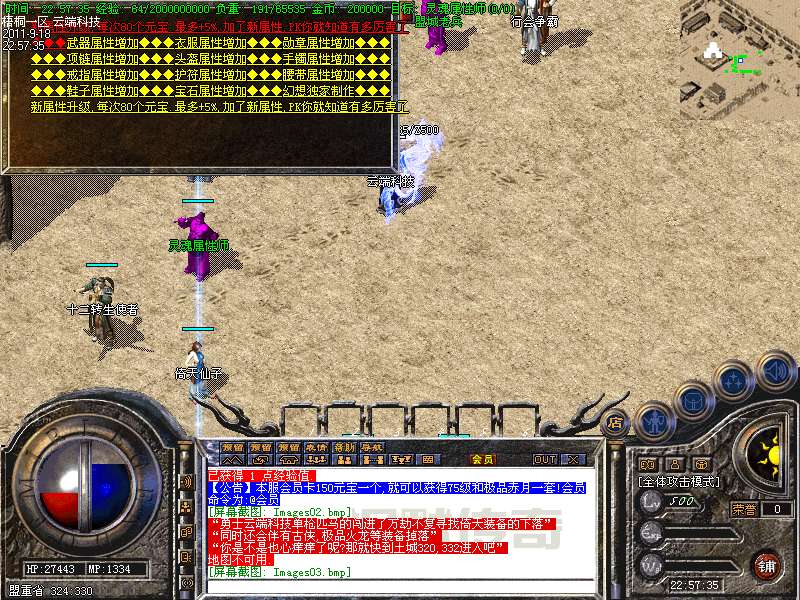
Task: Open the 会员 member button
Action: 482,459
